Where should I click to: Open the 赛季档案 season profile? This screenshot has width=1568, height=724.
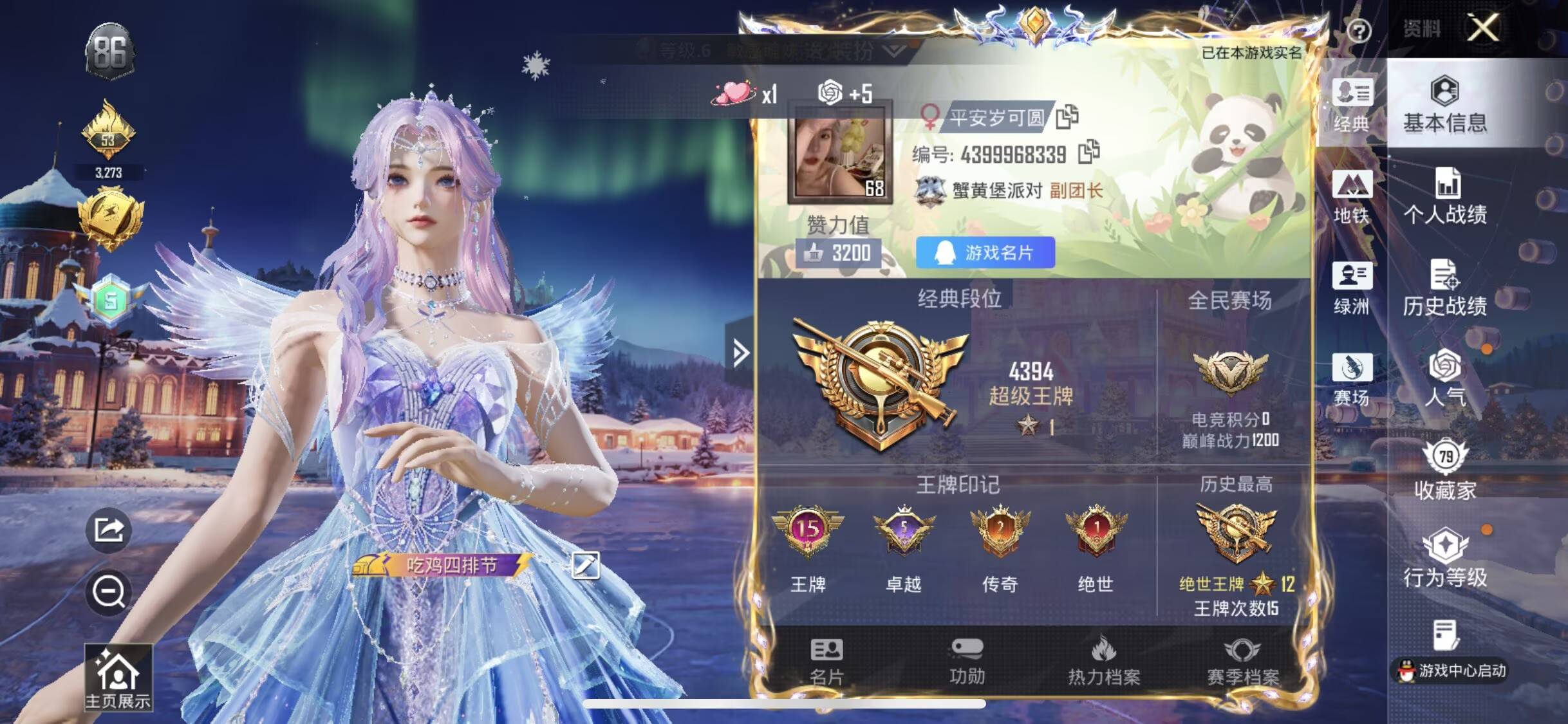pos(1242,661)
